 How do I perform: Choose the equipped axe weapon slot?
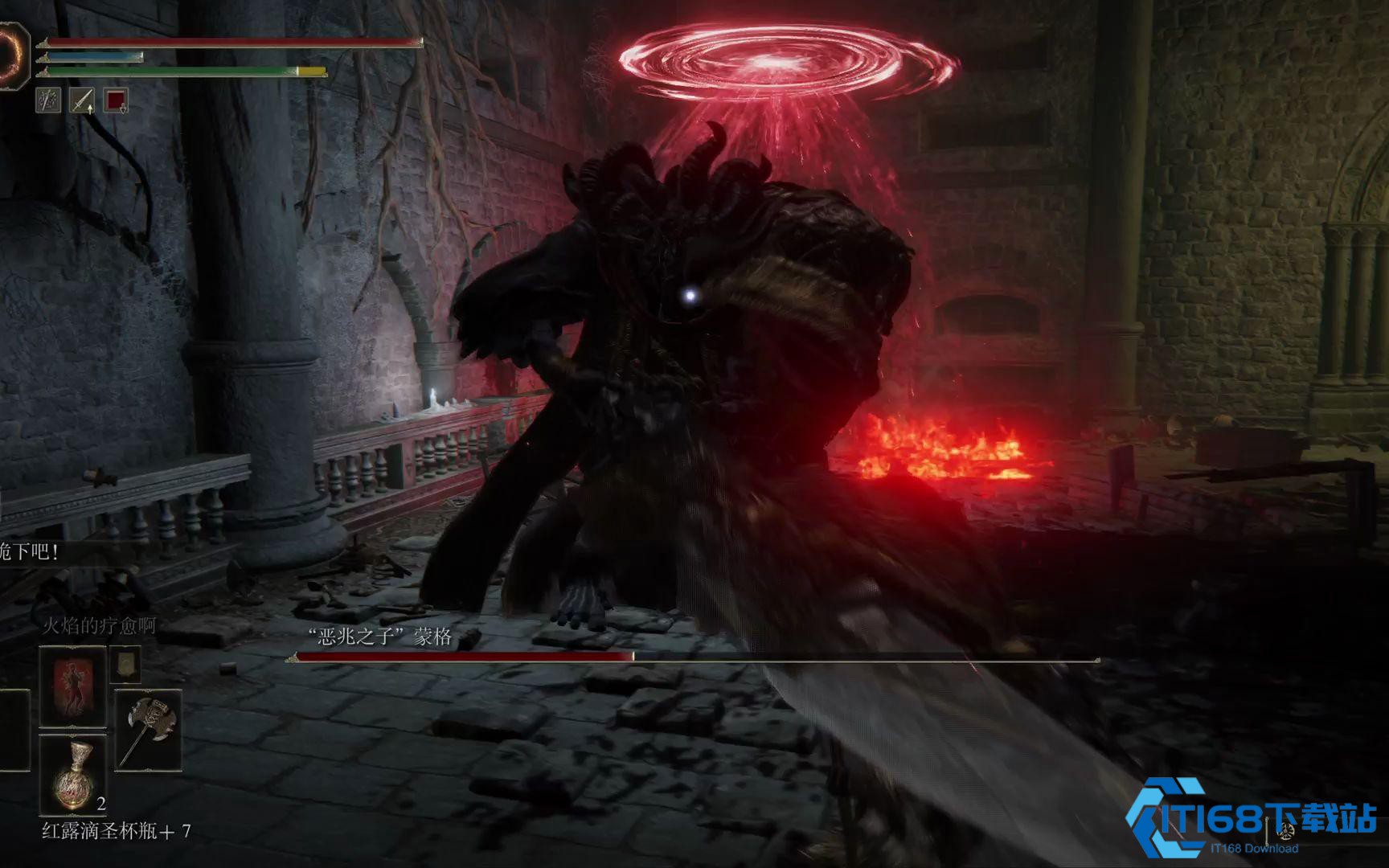[x=148, y=730]
